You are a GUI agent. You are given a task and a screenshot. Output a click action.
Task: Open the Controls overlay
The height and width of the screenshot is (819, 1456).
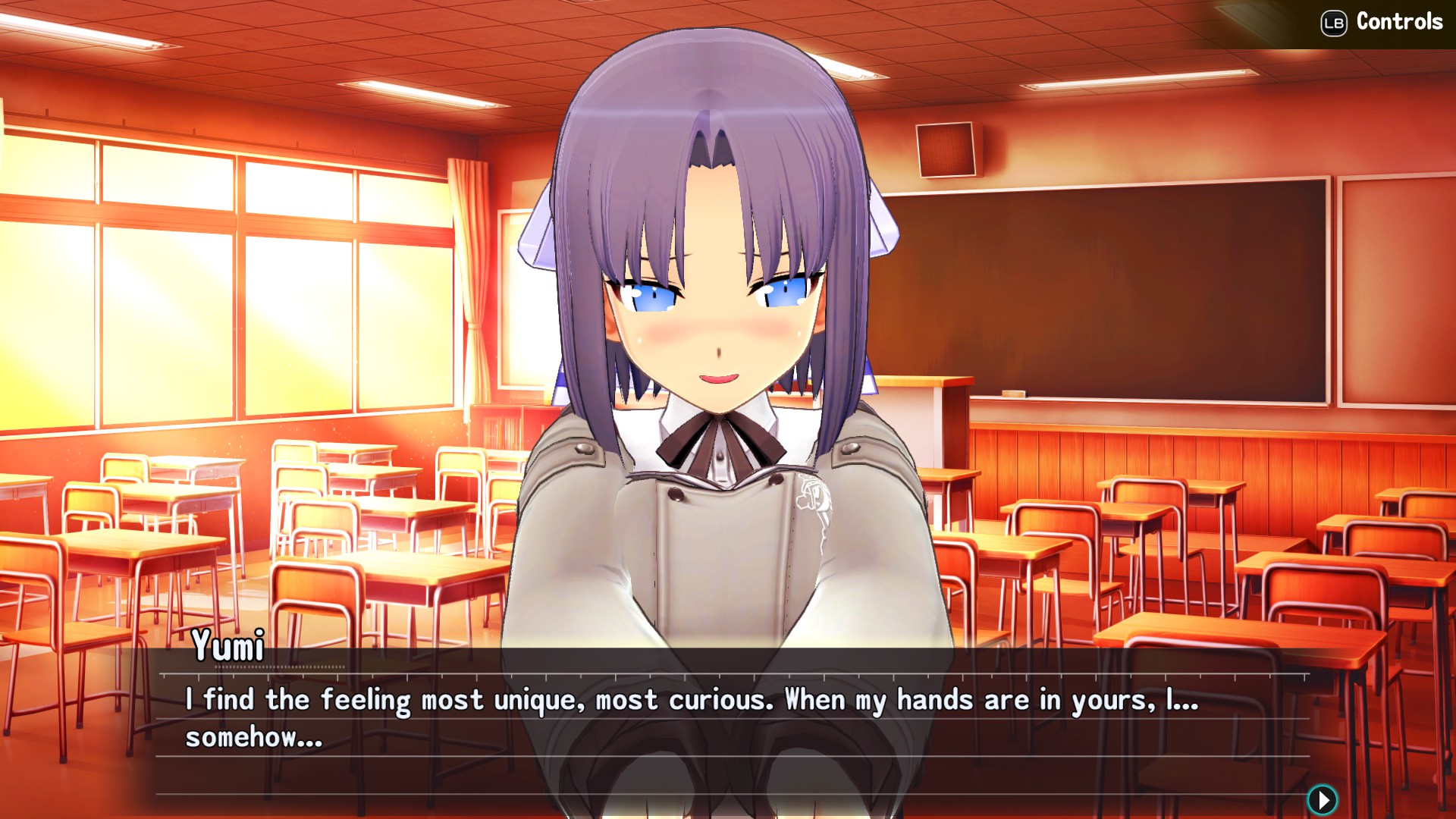[x=1380, y=22]
